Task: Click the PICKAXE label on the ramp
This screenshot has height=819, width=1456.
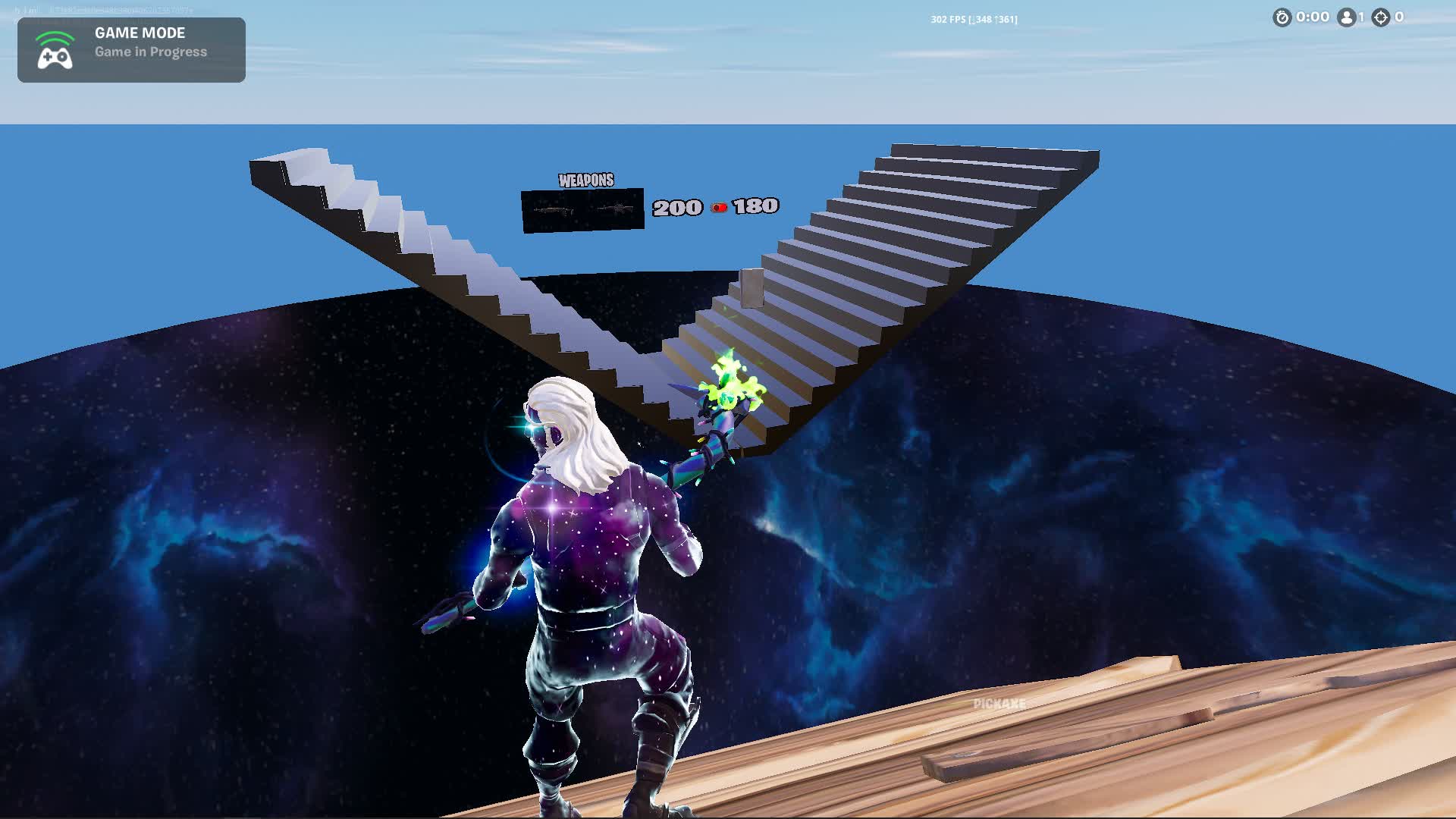Action: [998, 702]
